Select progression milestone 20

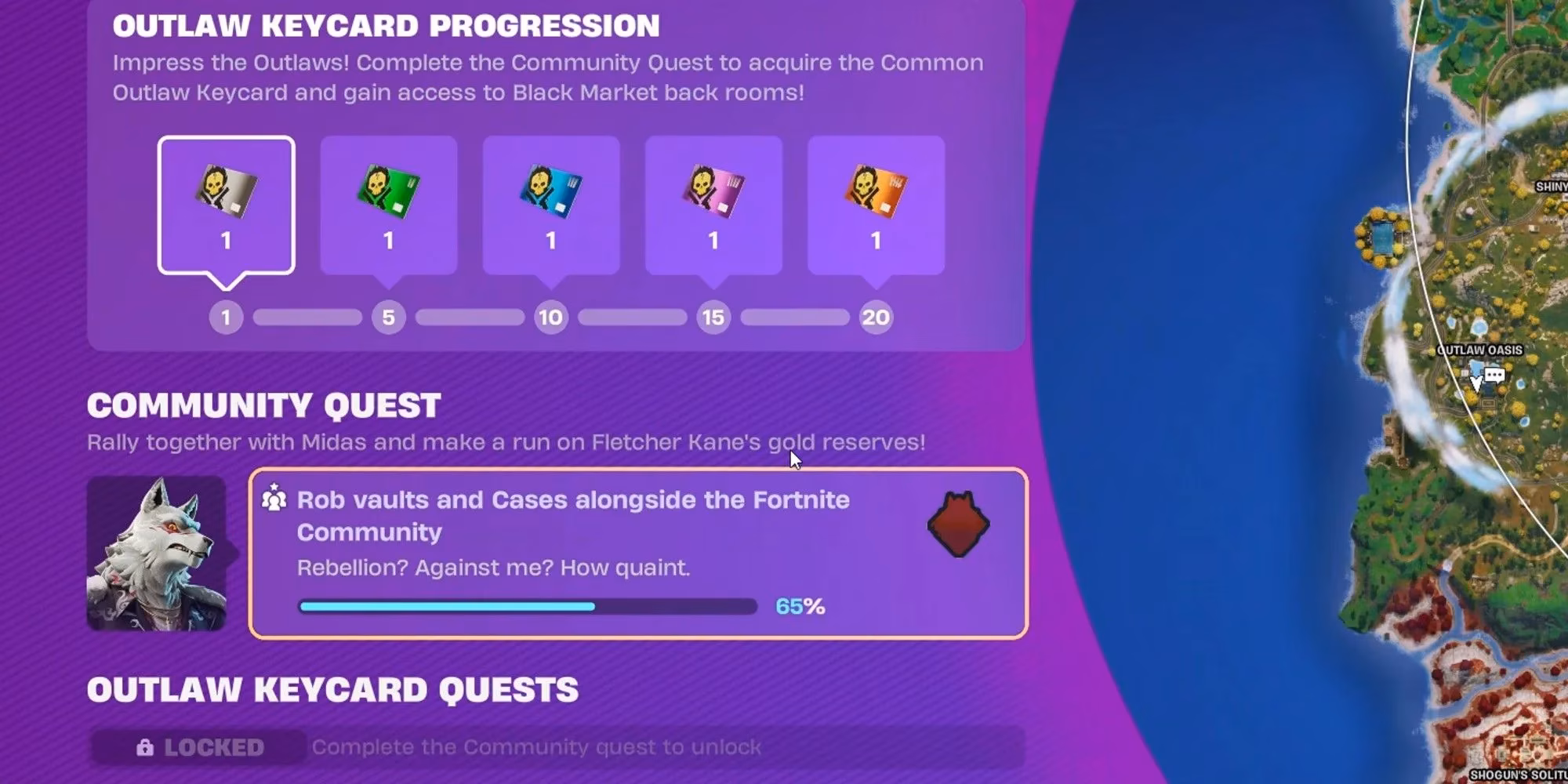point(876,318)
